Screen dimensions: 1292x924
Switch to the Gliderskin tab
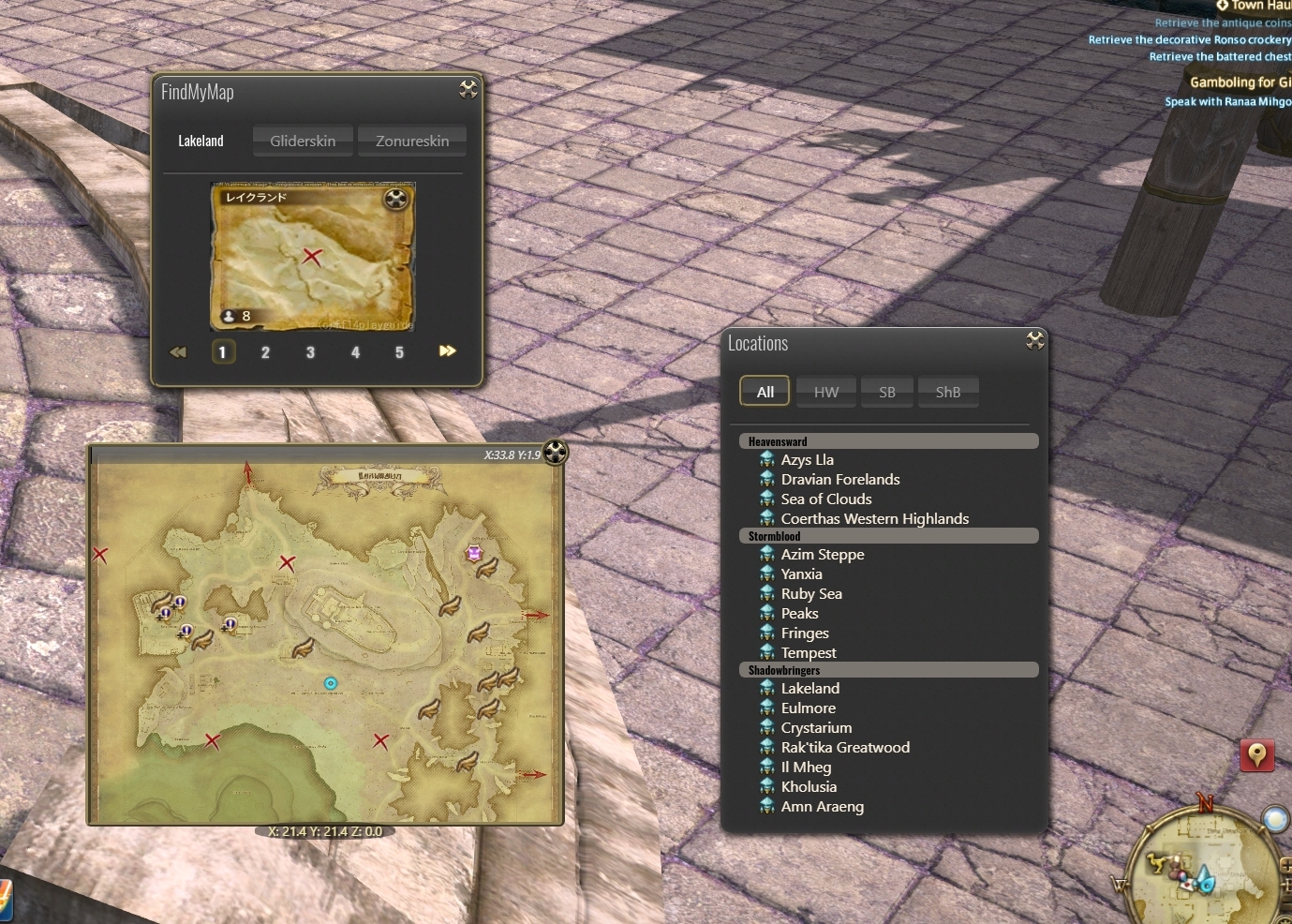pos(302,141)
